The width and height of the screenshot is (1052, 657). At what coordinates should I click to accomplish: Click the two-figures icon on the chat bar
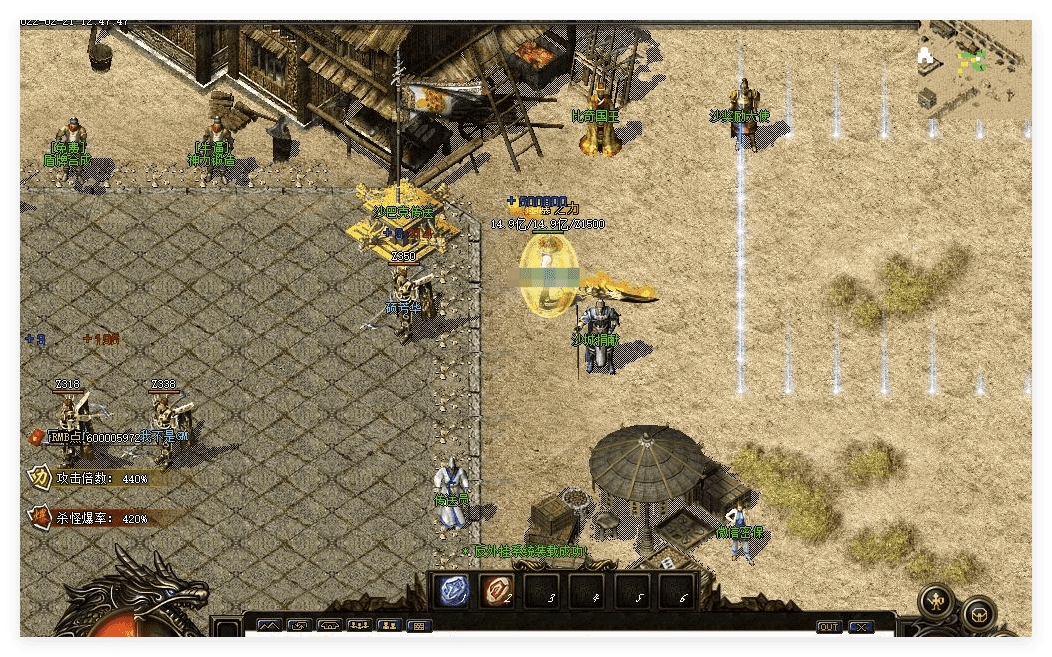390,626
